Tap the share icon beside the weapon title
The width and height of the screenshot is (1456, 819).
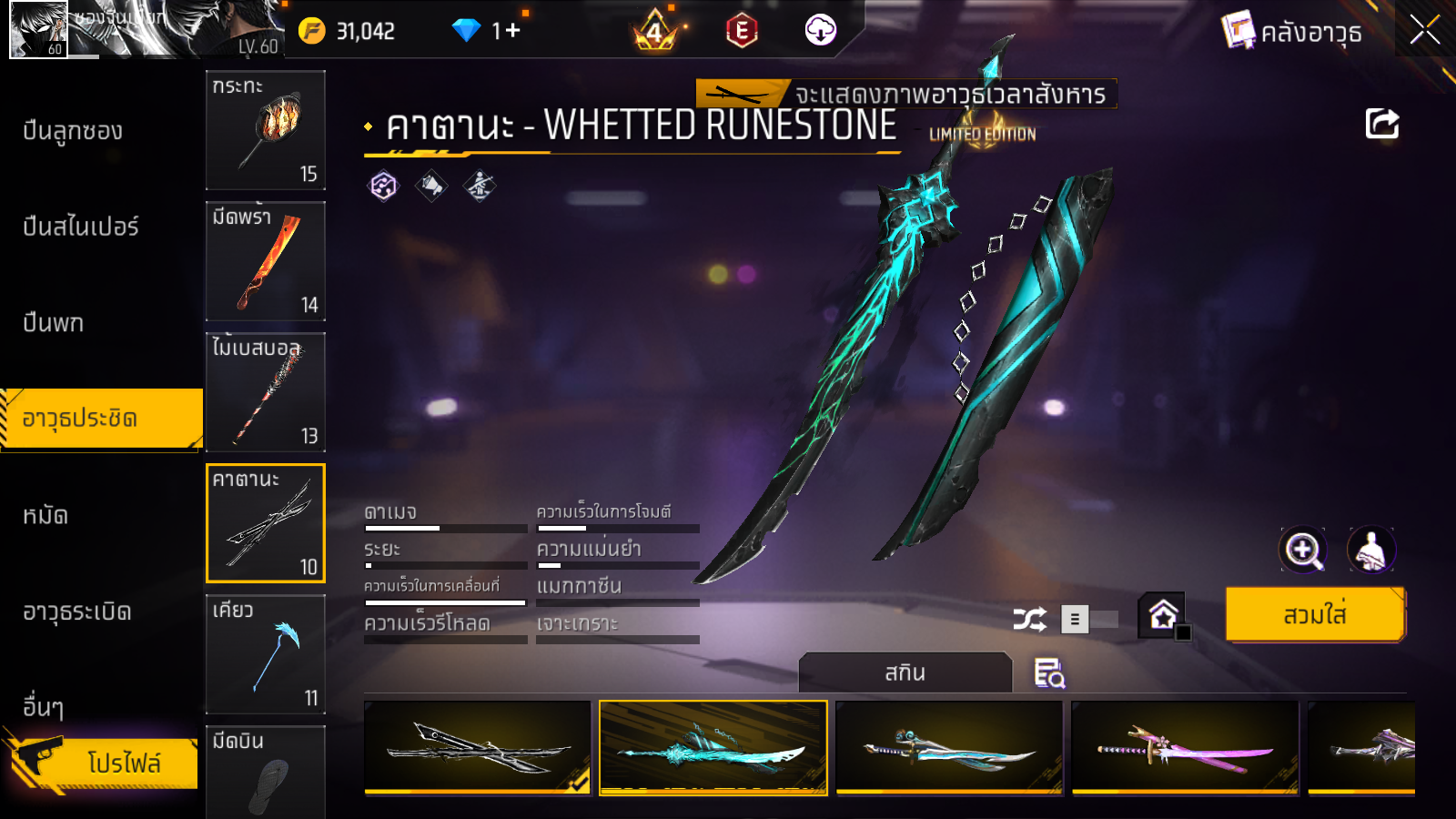(x=1381, y=124)
